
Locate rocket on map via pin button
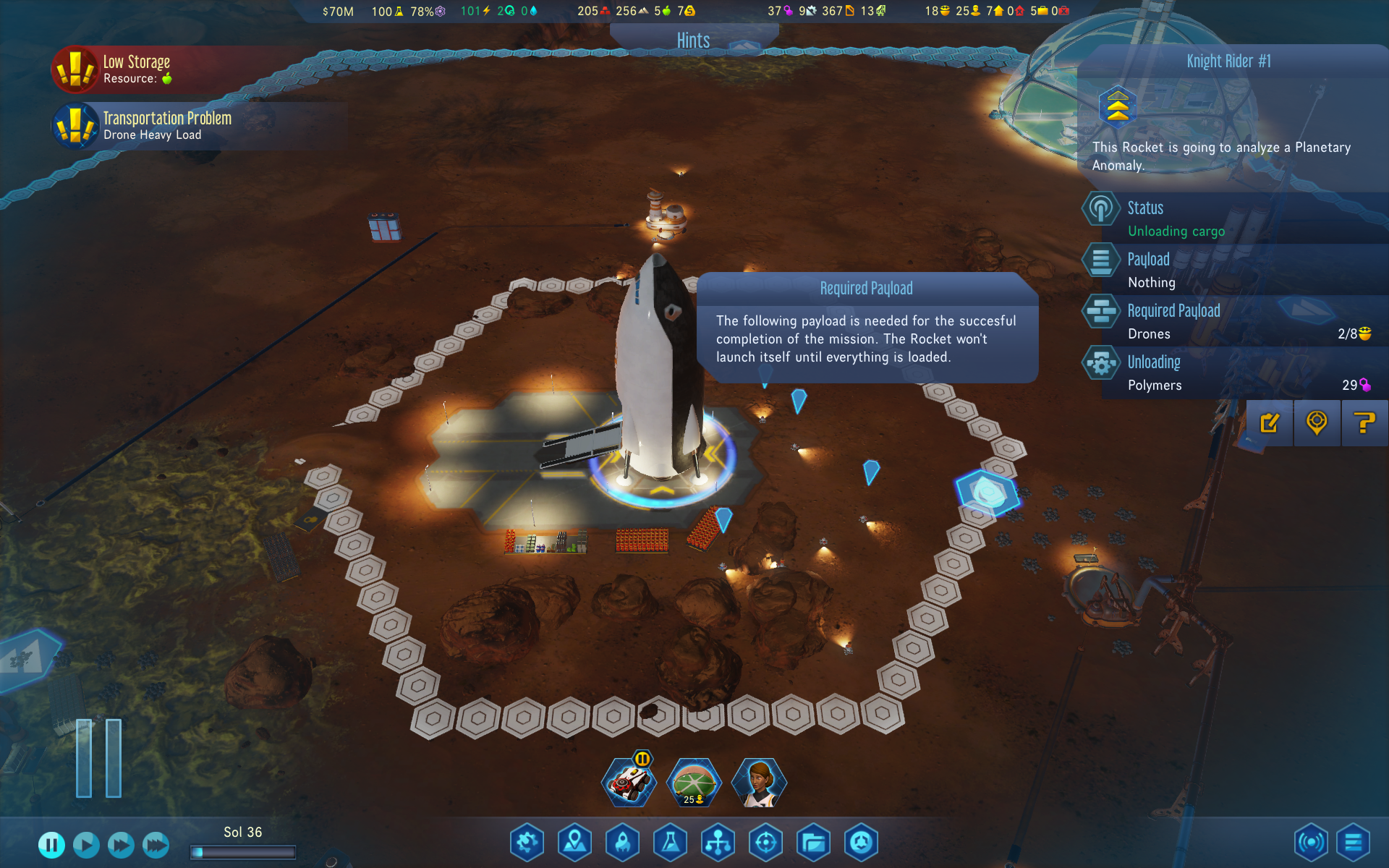pyautogui.click(x=1317, y=423)
